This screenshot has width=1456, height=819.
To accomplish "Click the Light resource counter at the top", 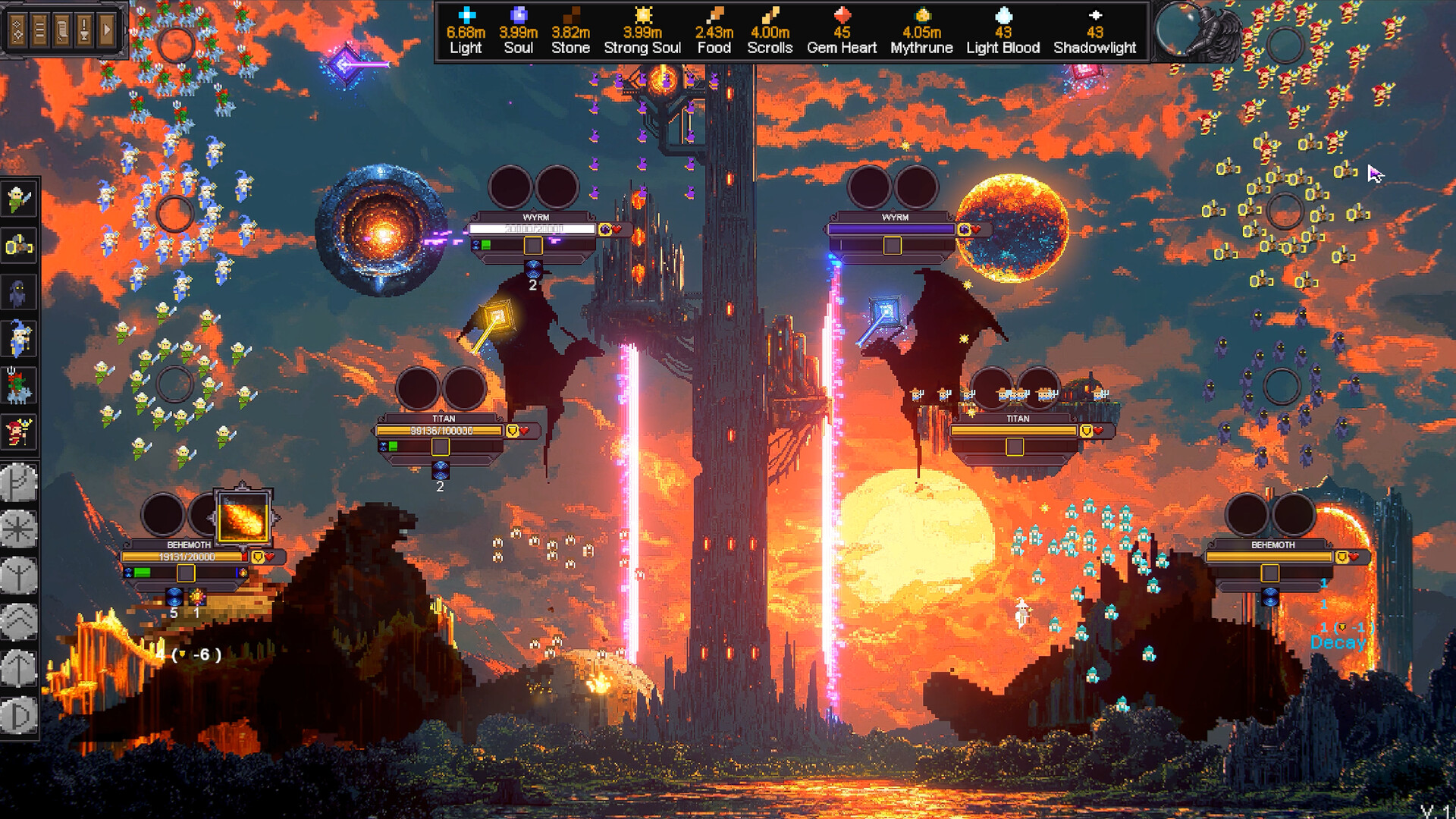I will pos(465,34).
